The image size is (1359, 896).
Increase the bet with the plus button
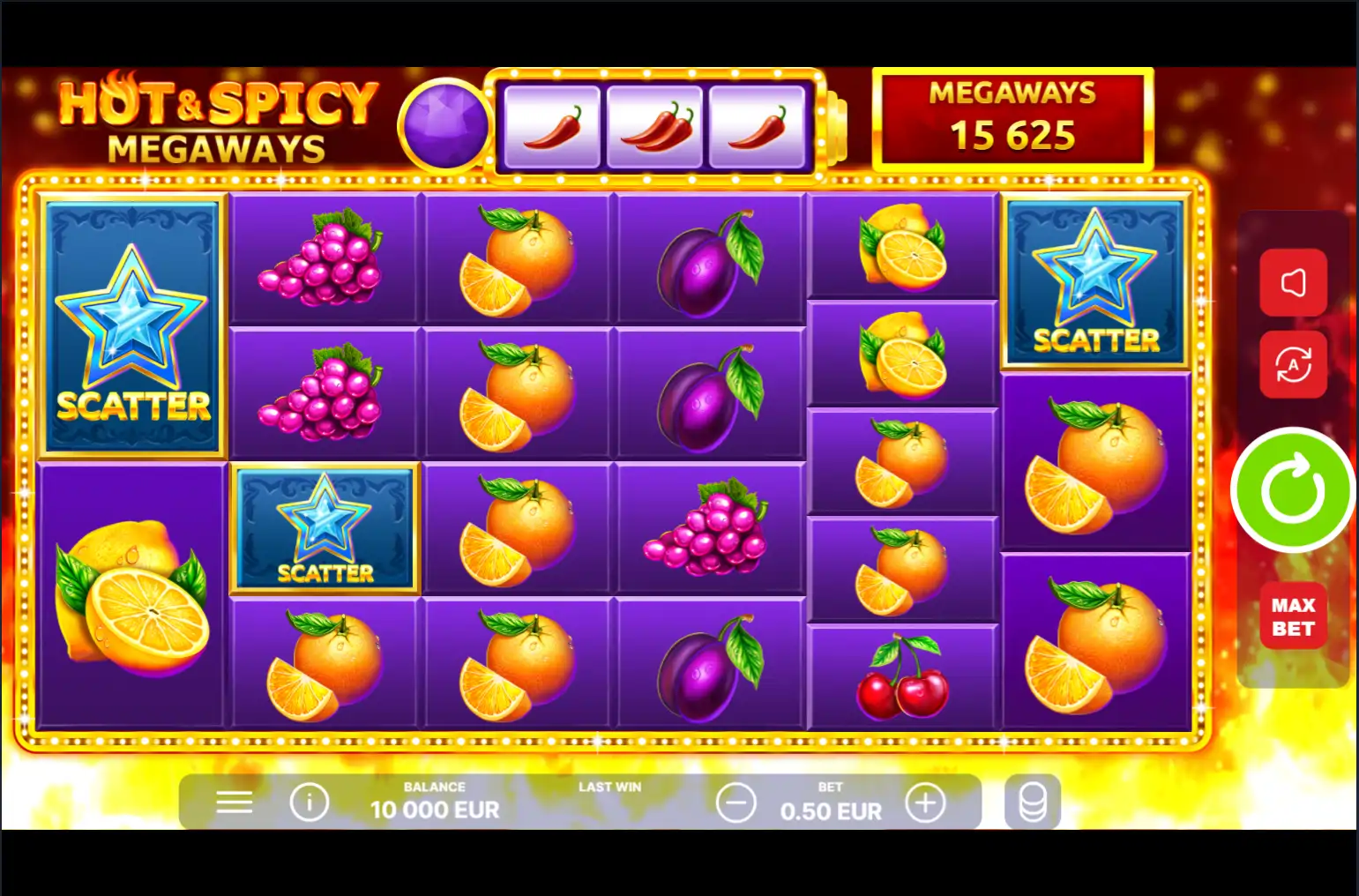click(925, 803)
